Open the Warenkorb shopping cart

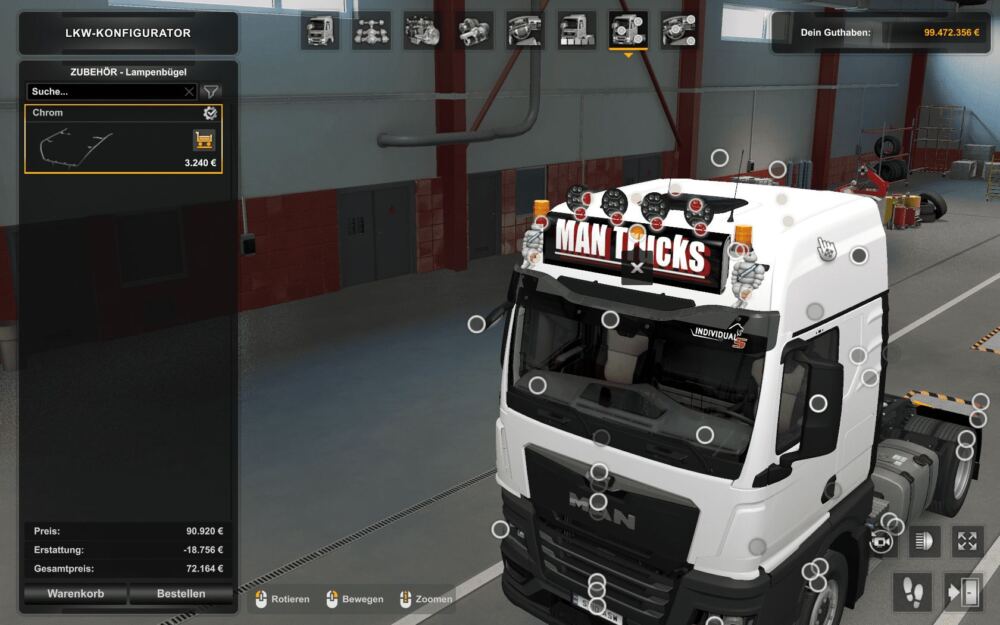pos(75,593)
